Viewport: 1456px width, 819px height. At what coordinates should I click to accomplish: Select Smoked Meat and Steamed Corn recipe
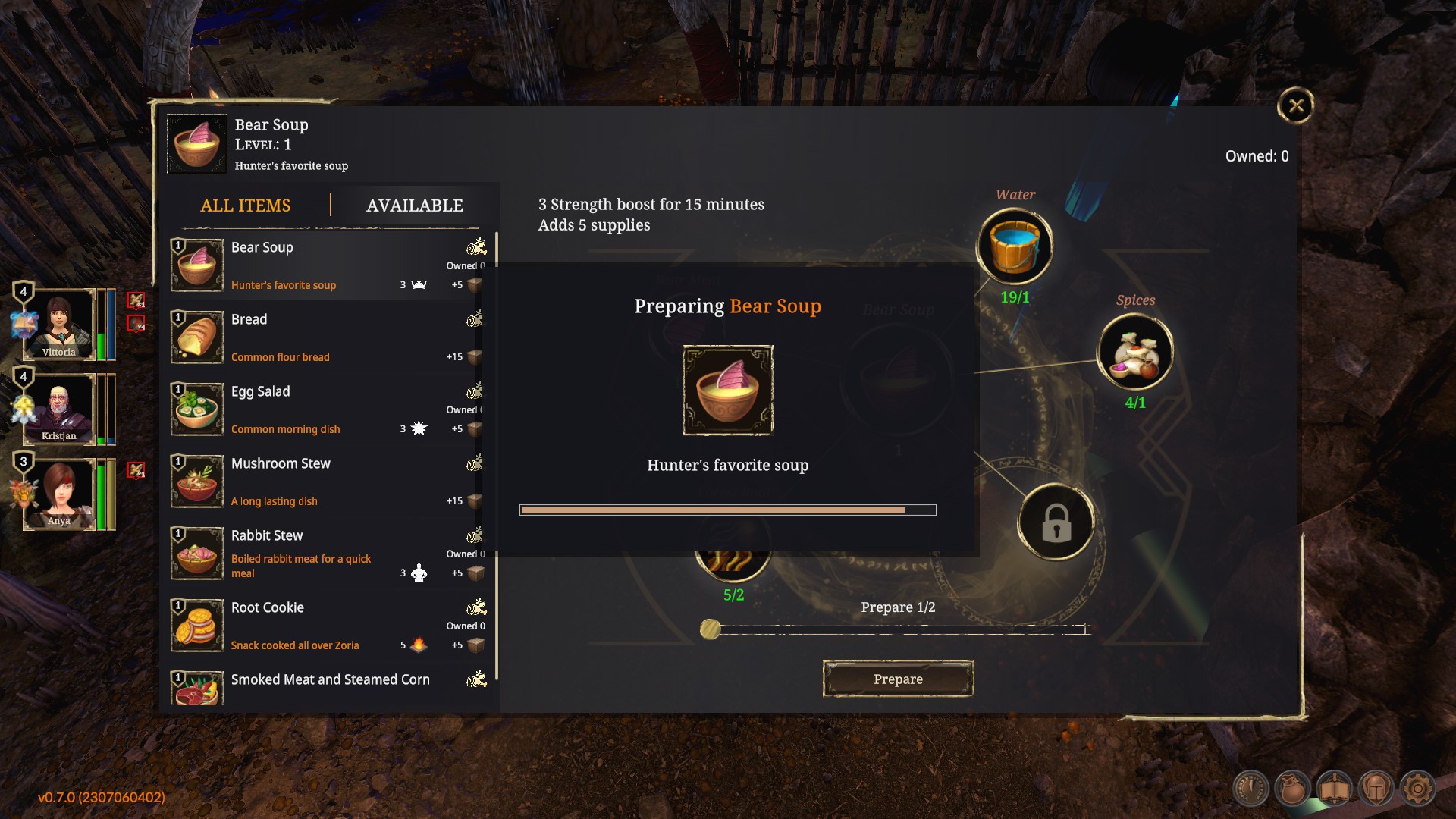[330, 686]
